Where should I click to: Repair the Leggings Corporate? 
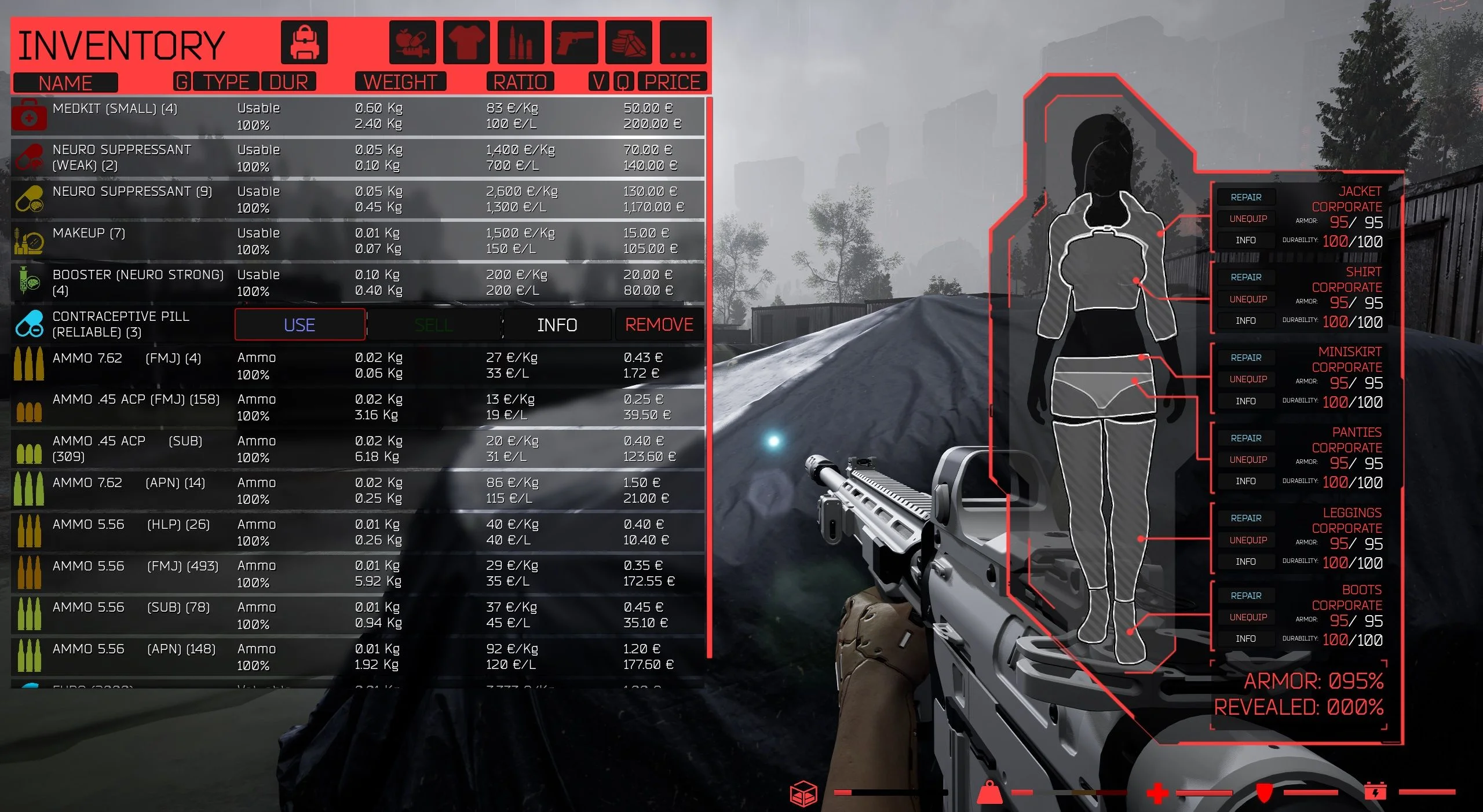point(1245,518)
